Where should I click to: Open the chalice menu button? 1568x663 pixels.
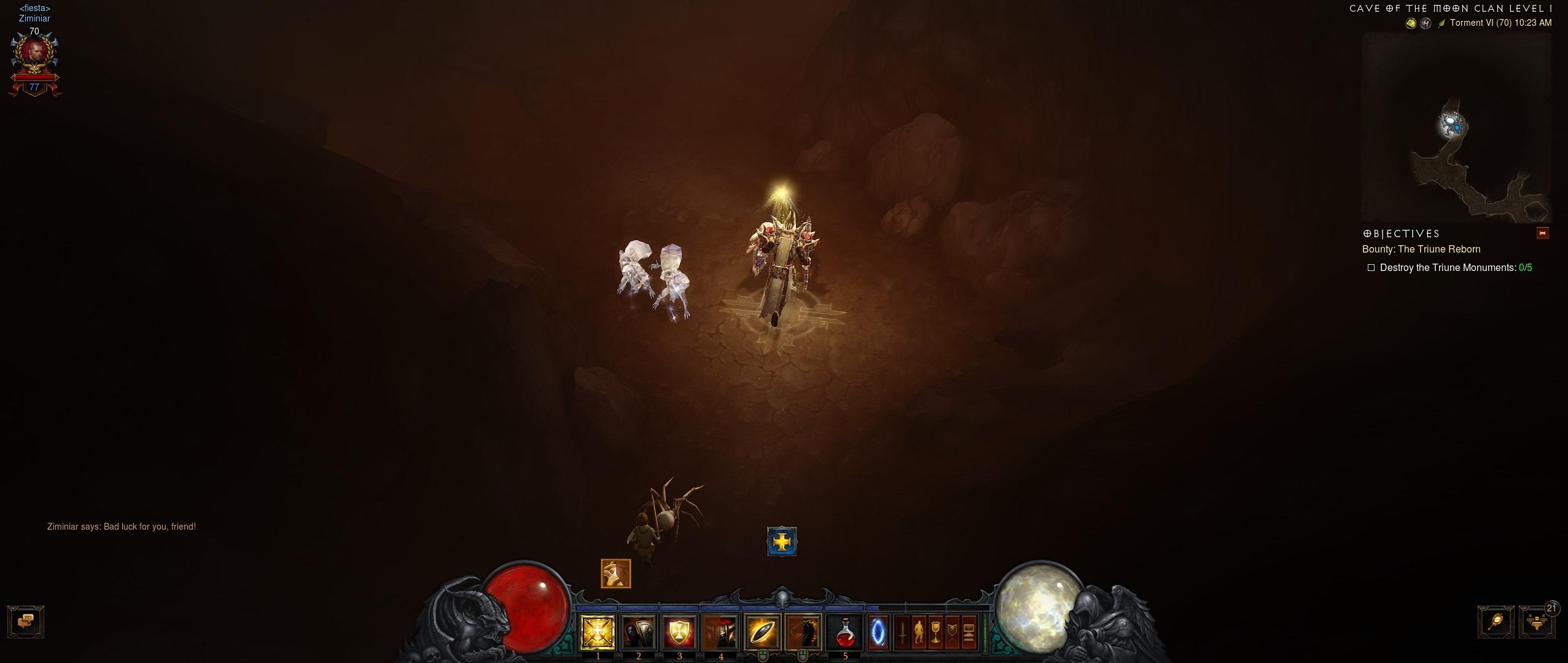click(935, 632)
